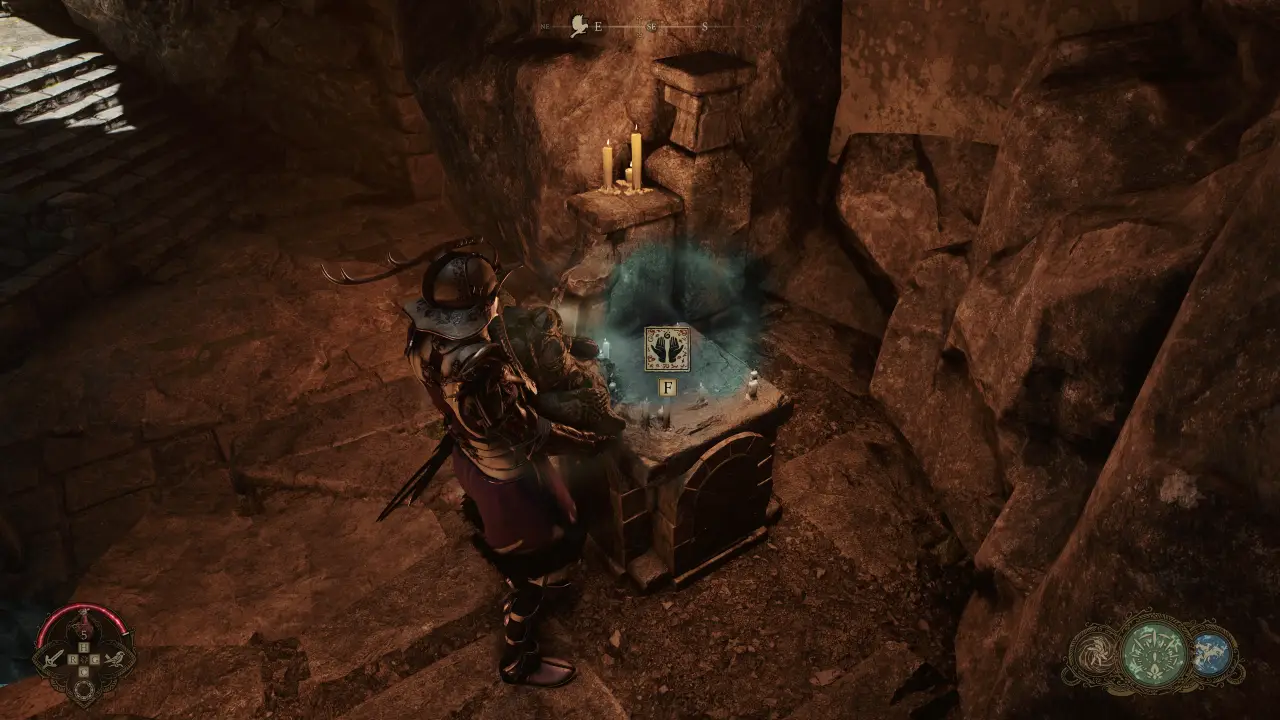This screenshot has width=1280, height=720.
Task: Select the sword weapon slot
Action: point(52,658)
